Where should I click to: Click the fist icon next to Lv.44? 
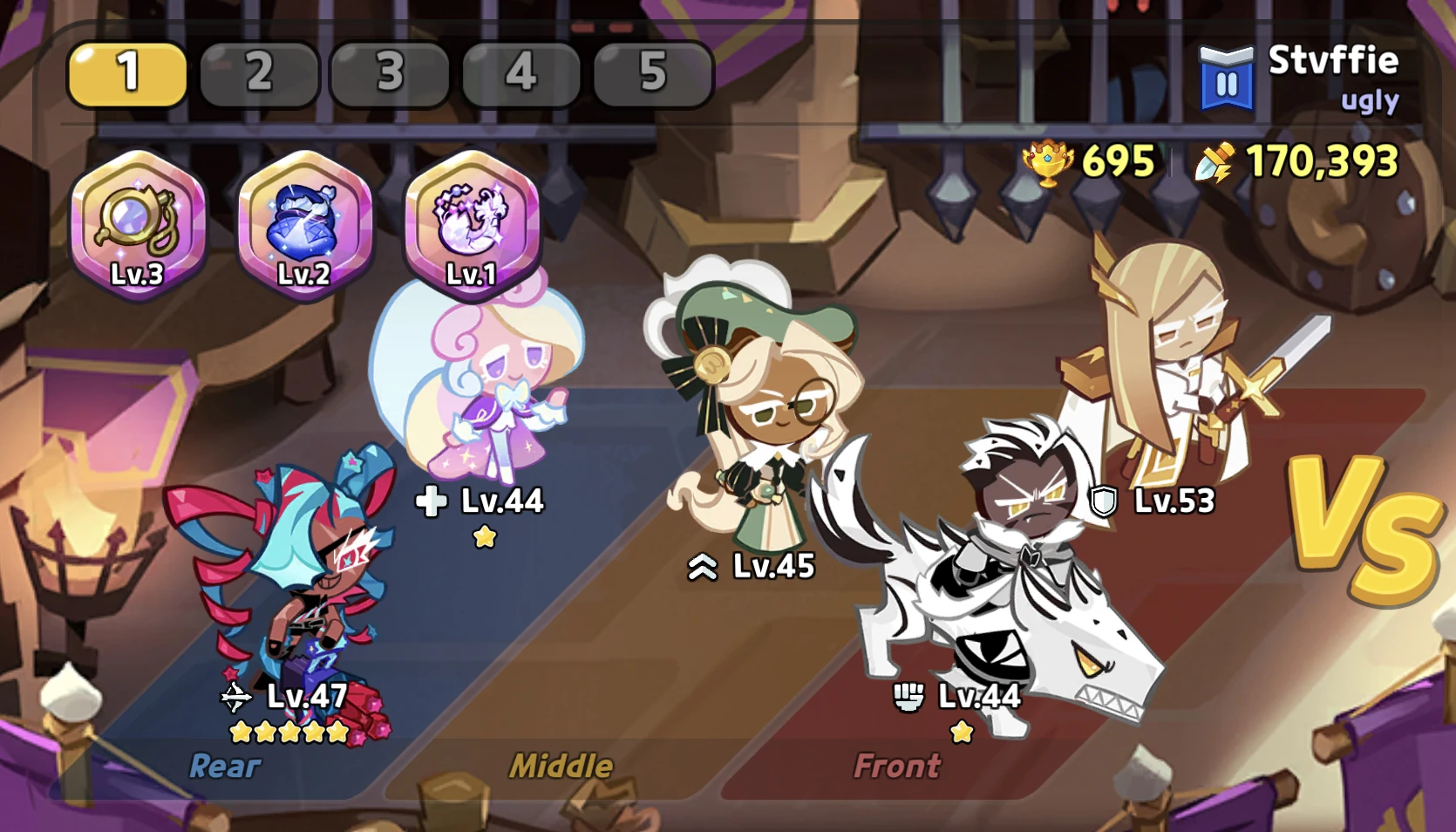tap(909, 697)
